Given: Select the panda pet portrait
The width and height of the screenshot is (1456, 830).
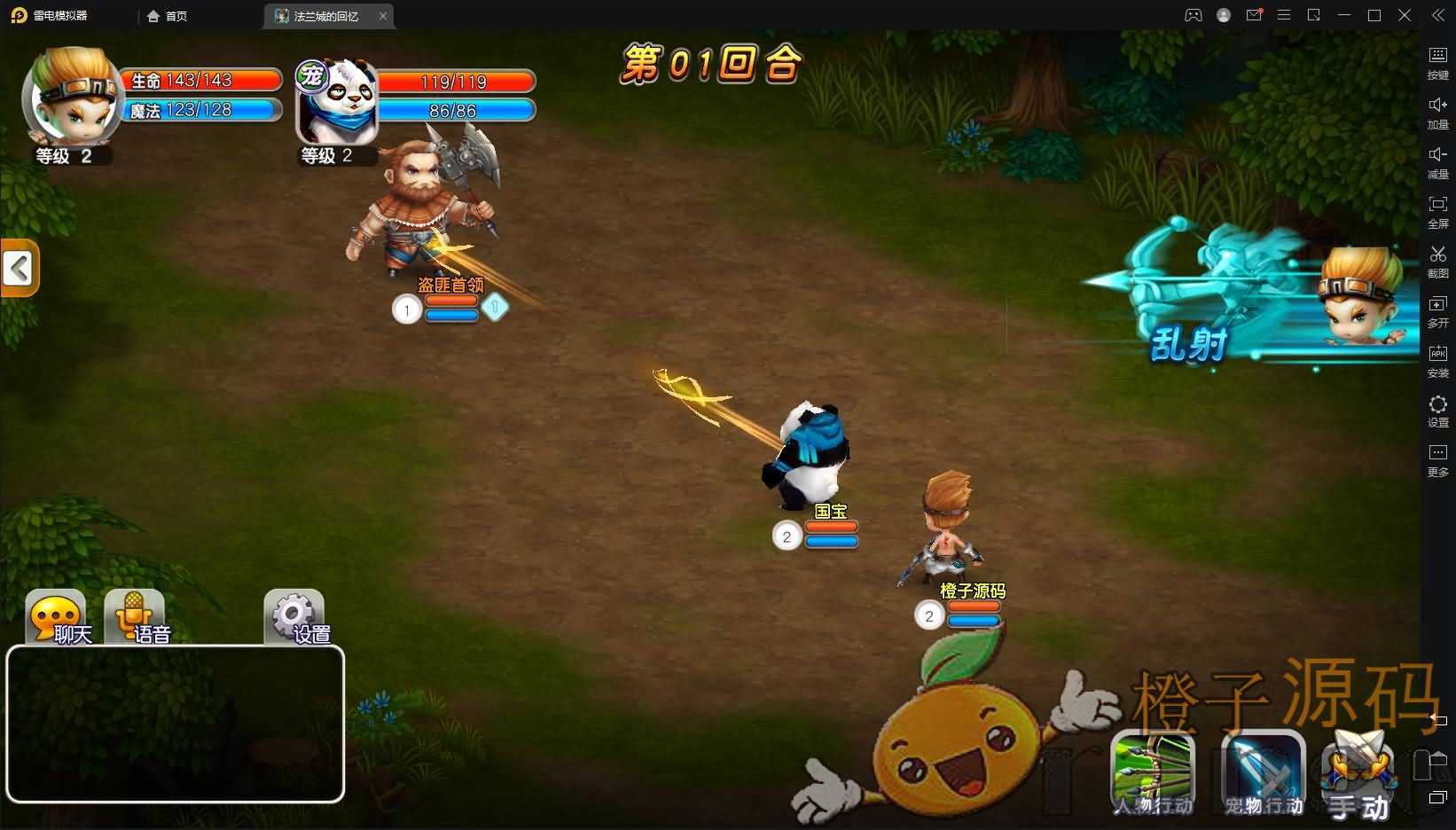Looking at the screenshot, I should (337, 102).
